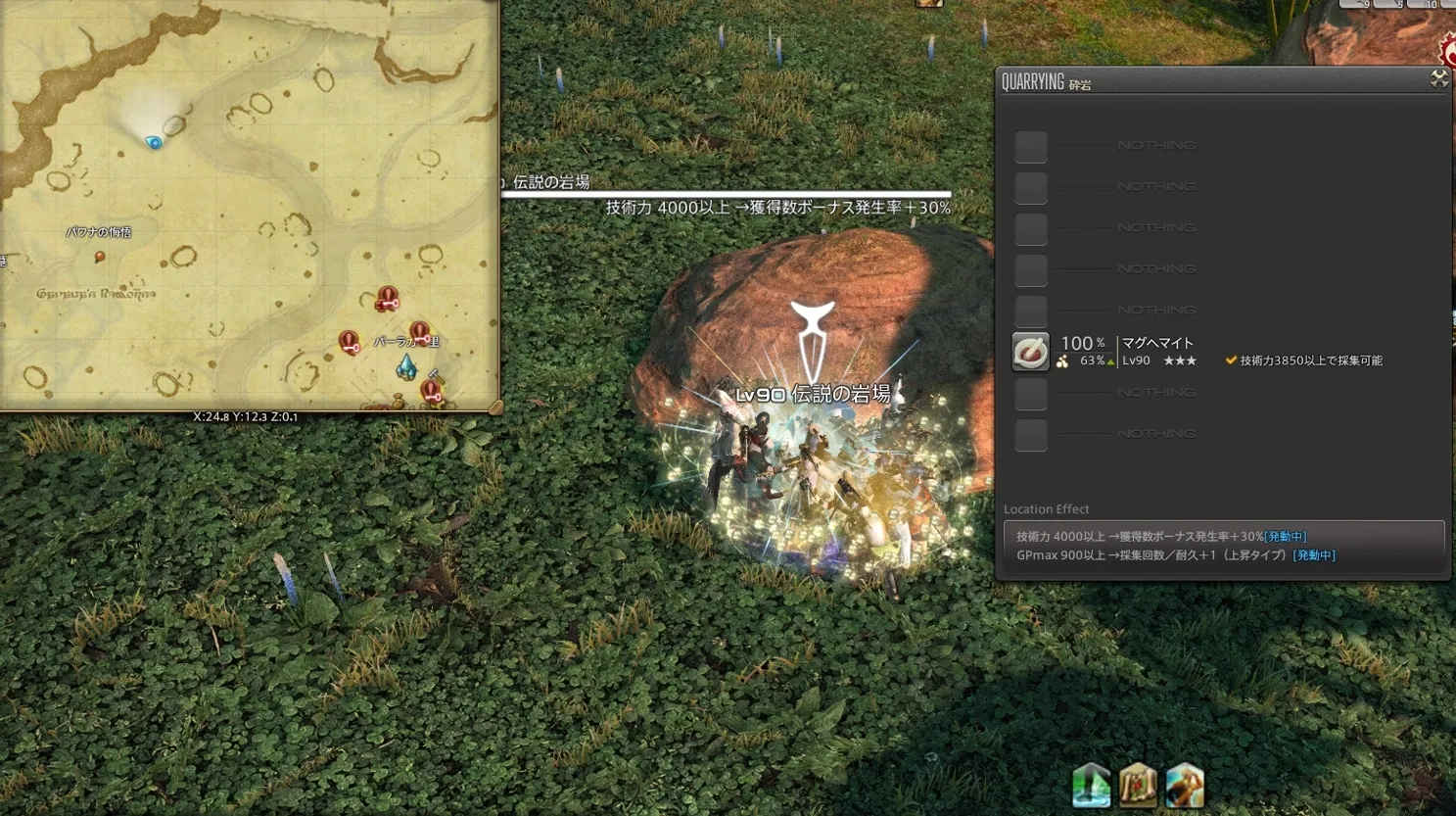Click the blue player marker on map

pyautogui.click(x=154, y=143)
